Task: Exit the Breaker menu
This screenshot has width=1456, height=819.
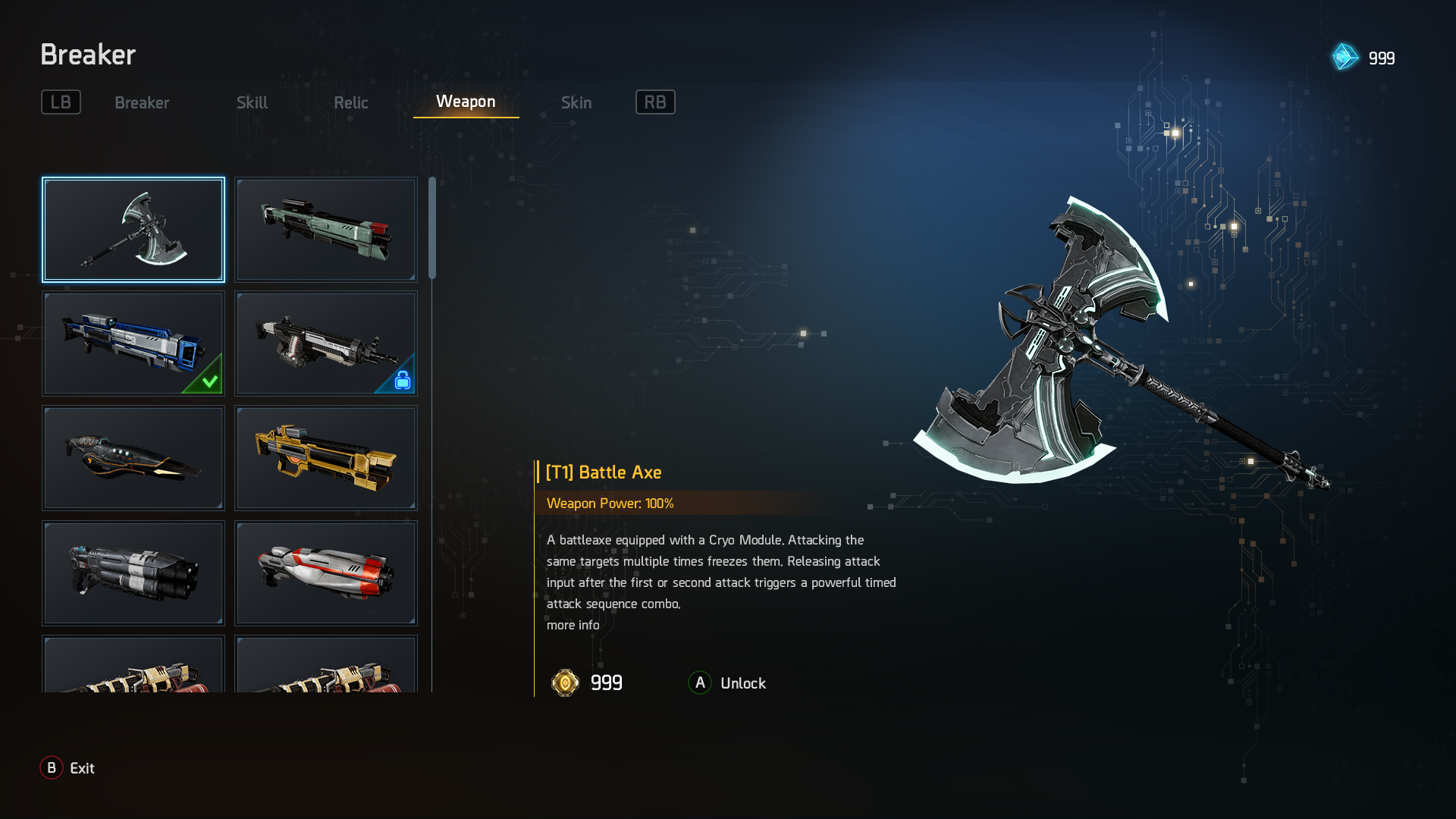Action: pos(67,768)
